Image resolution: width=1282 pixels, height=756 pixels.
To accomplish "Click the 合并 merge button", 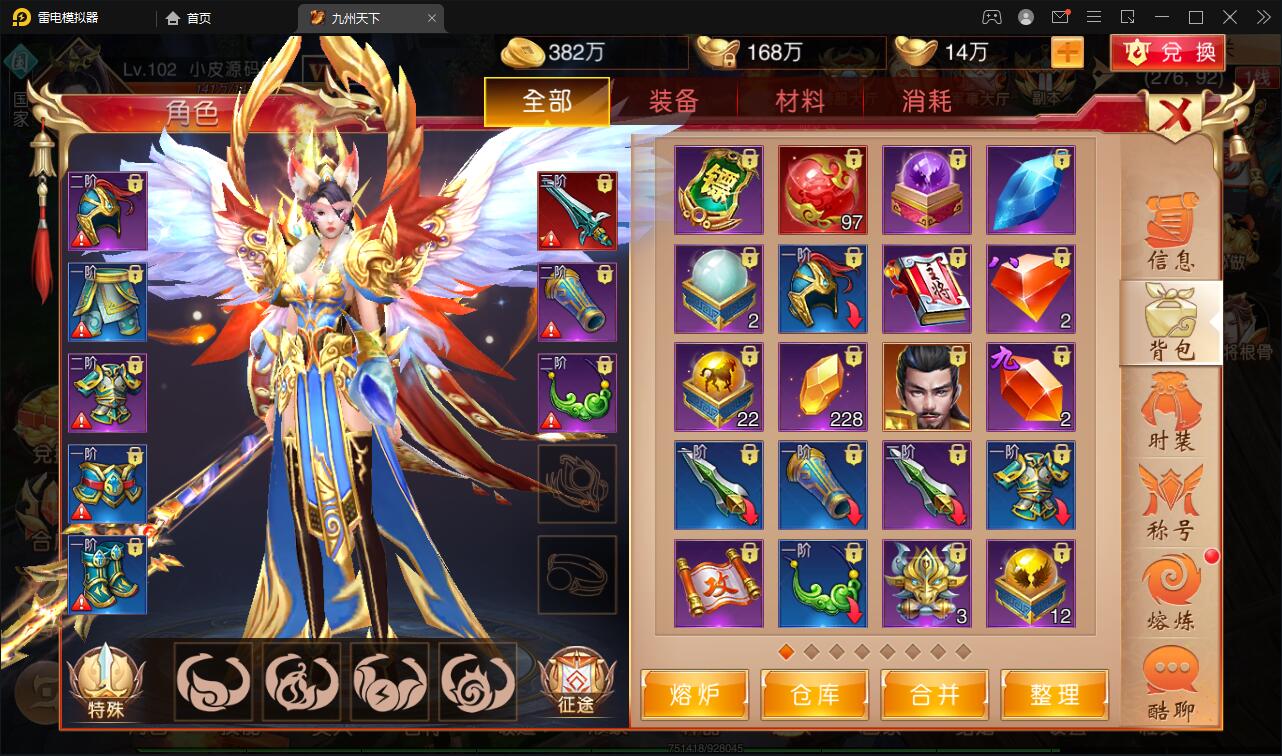I will pyautogui.click(x=935, y=695).
